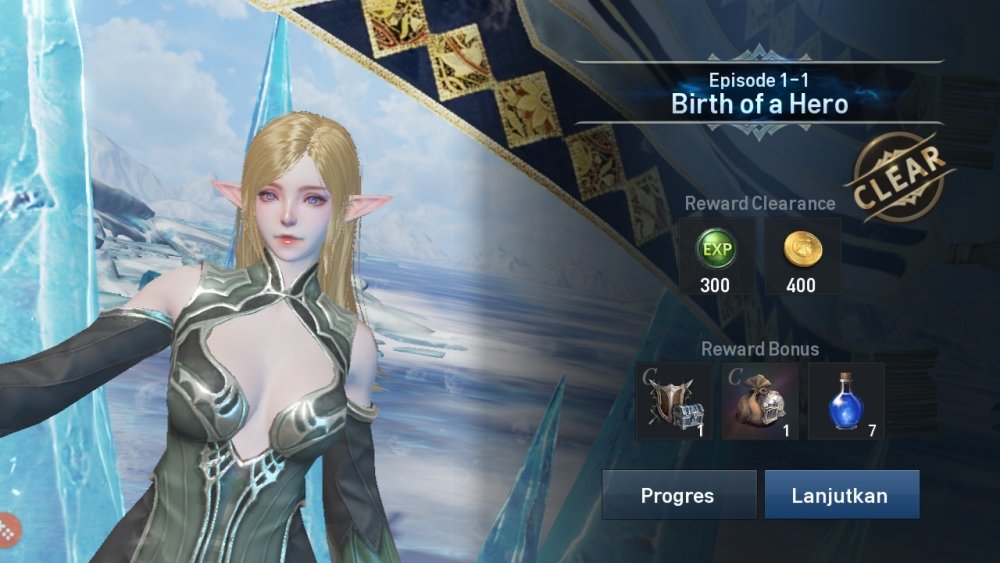Image resolution: width=1000 pixels, height=563 pixels.
Task: Tap the gold coin reward icon
Action: [801, 251]
